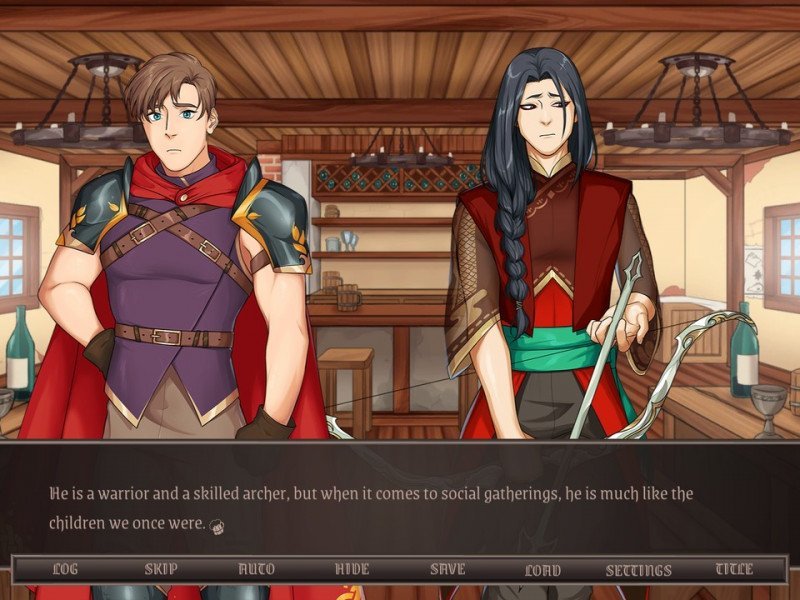The width and height of the screenshot is (800, 600).
Task: Open the Load game screen
Action: [x=543, y=570]
